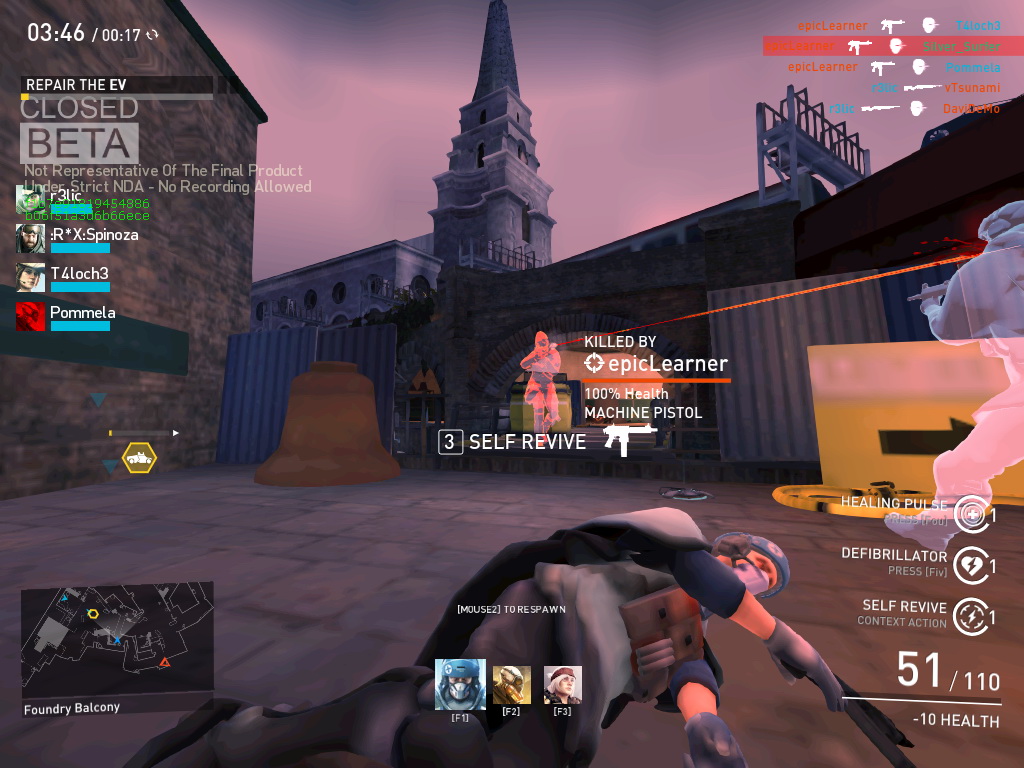1024x768 pixels.
Task: Use the Defibrillator ability icon
Action: coord(970,566)
